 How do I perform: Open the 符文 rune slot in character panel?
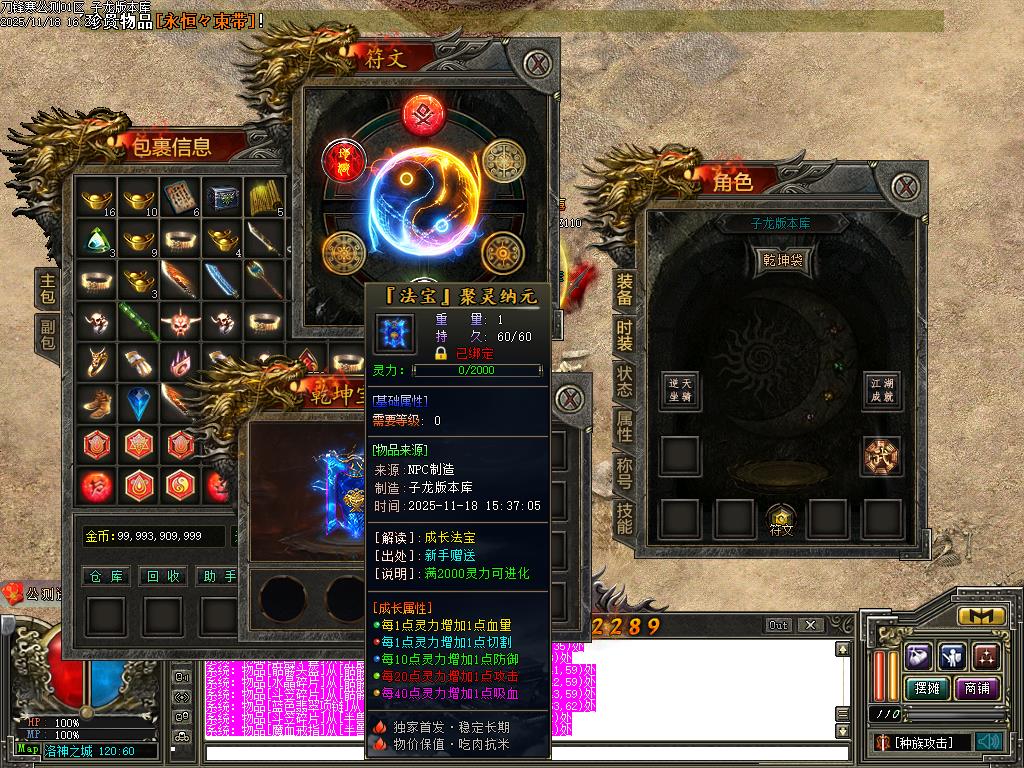[781, 520]
